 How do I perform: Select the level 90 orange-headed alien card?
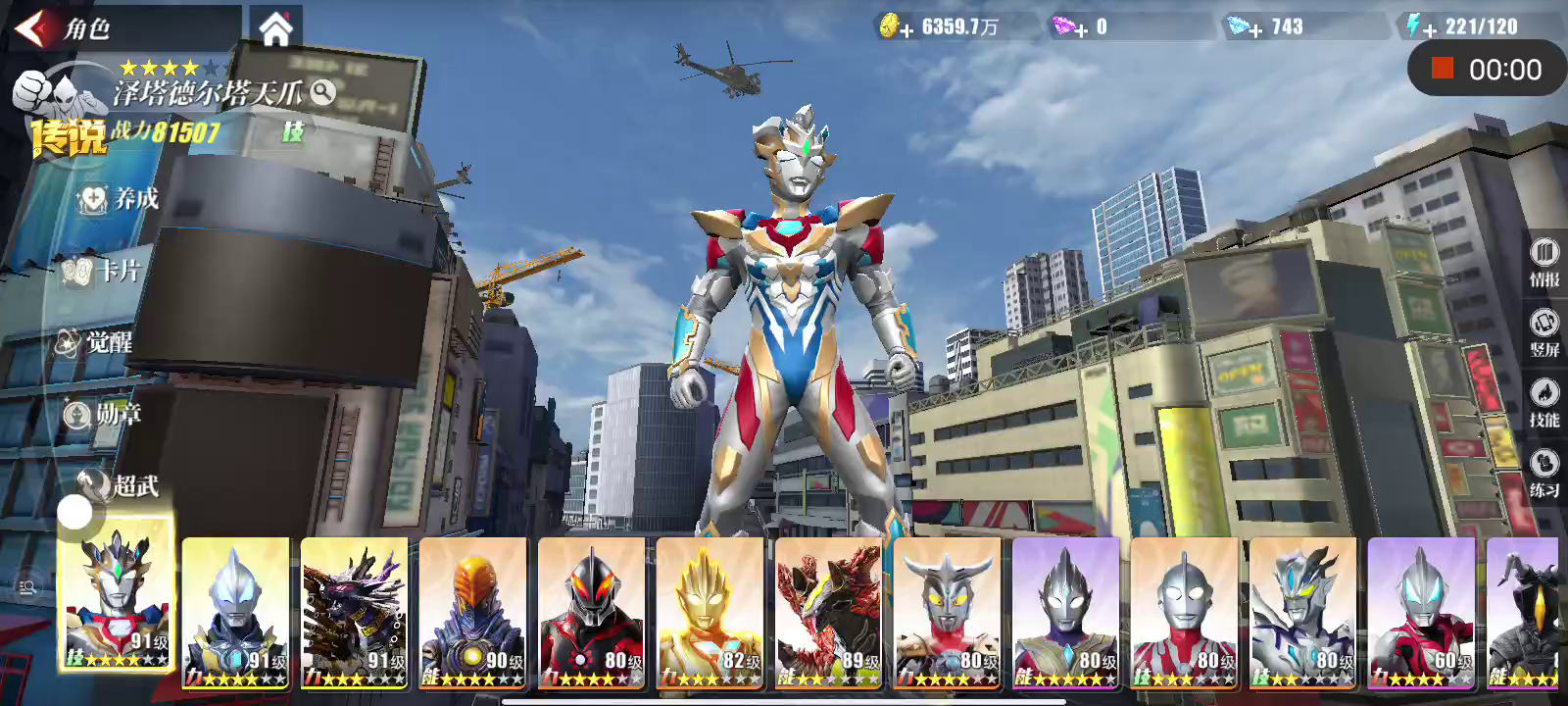click(x=473, y=611)
